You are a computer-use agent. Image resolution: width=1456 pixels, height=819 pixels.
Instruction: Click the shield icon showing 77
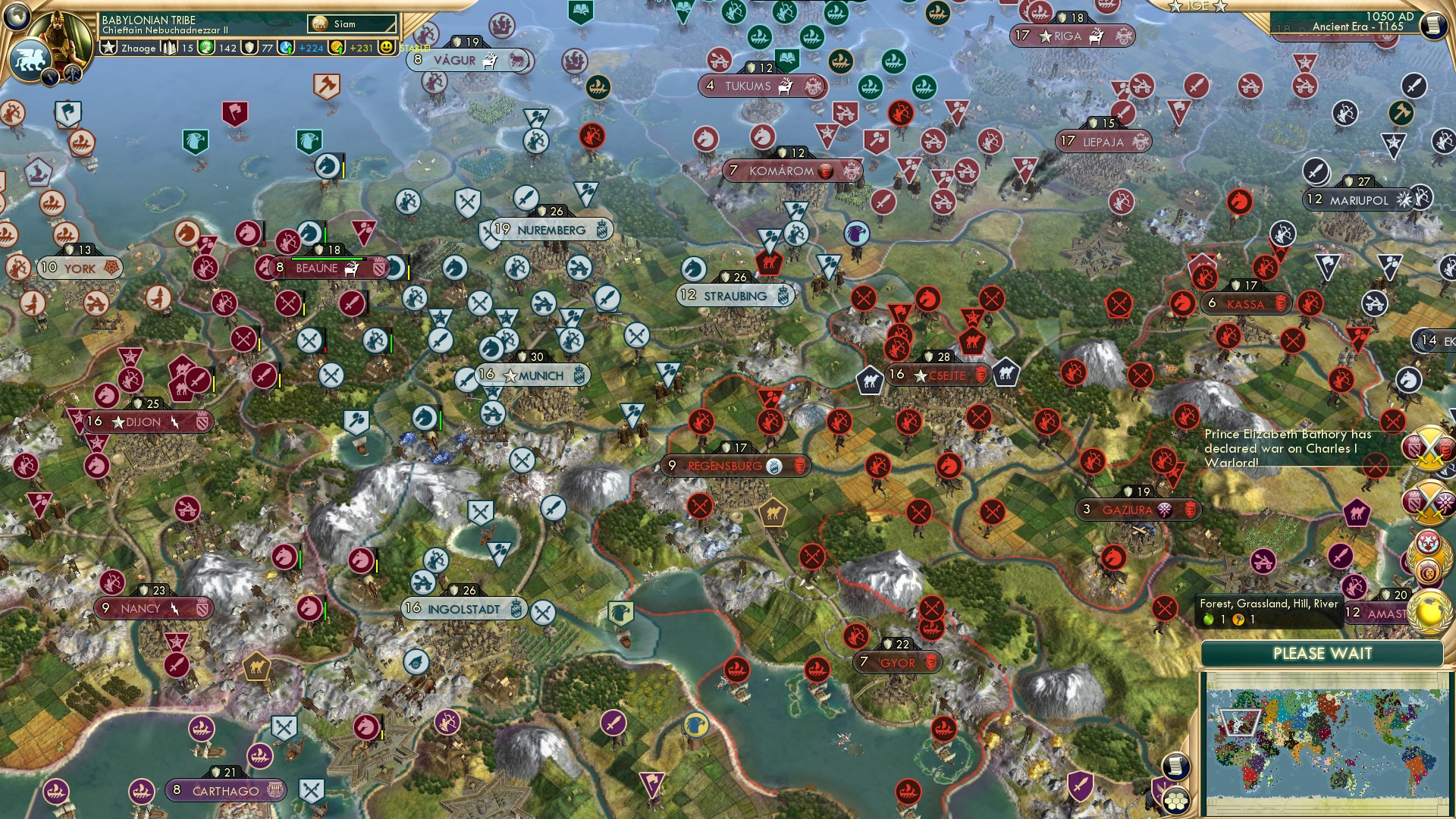[249, 48]
